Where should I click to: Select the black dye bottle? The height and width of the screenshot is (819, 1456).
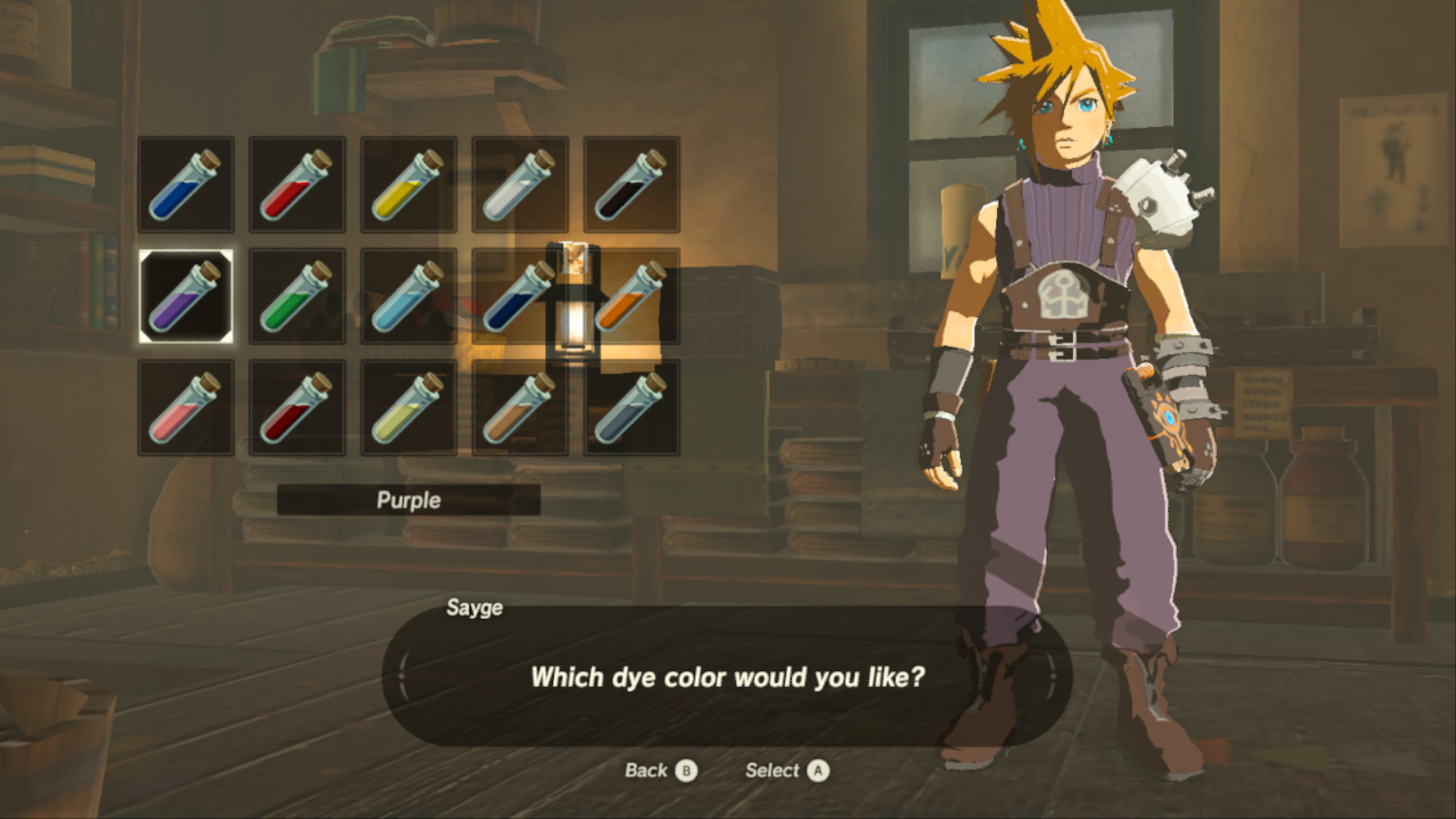(631, 185)
